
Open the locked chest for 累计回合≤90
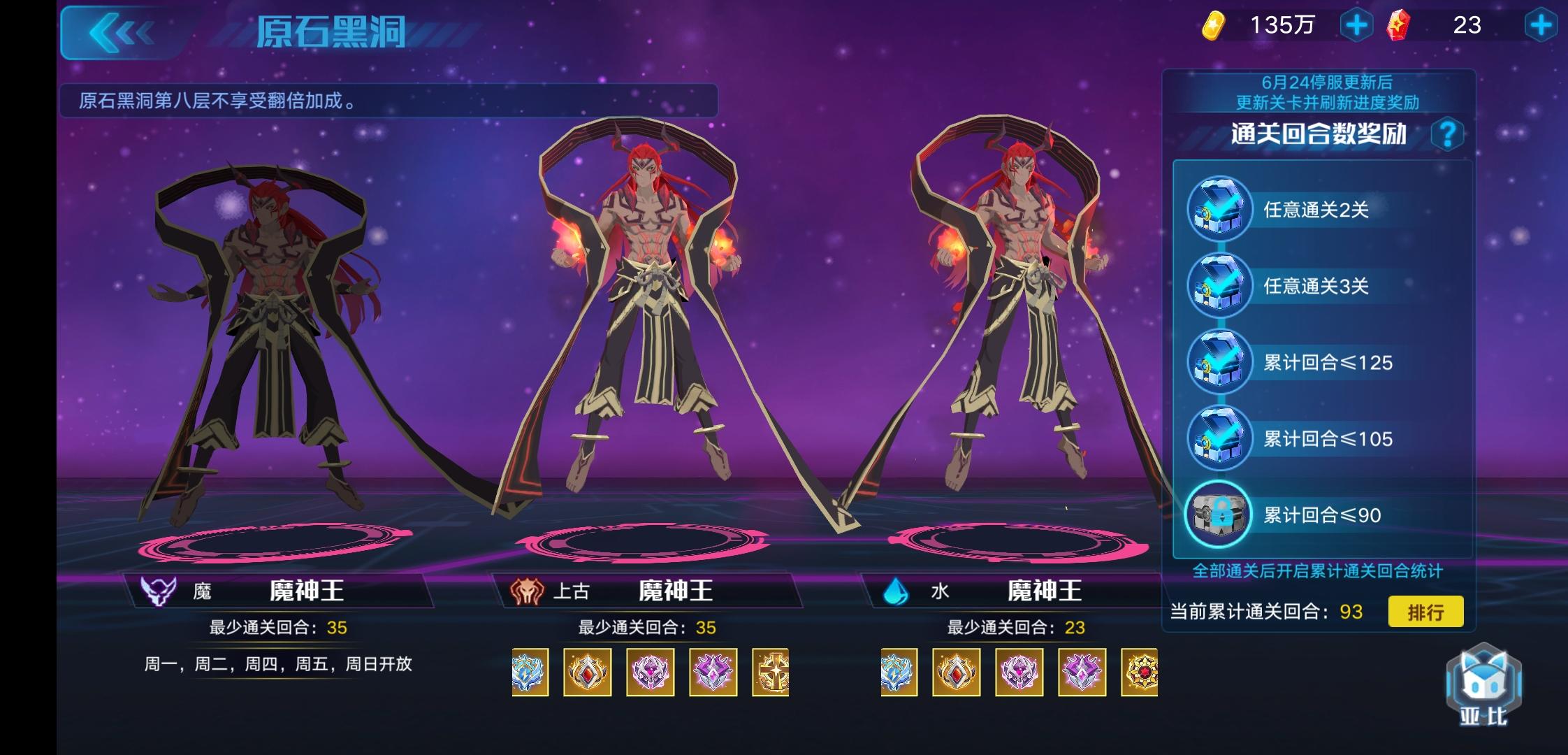tap(1219, 515)
